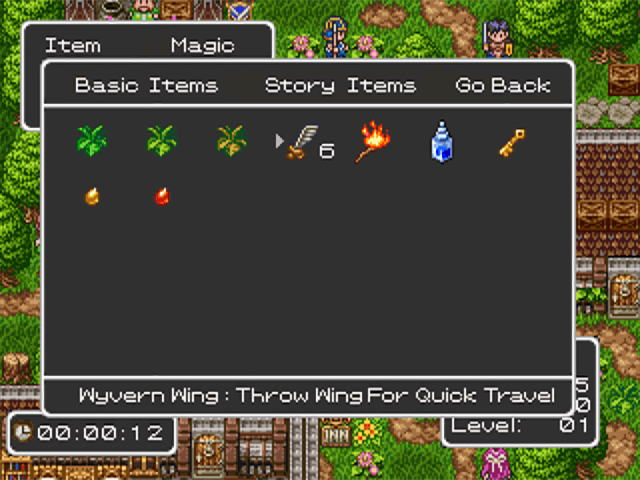Choose Go Back to exit the inventory
Viewport: 640px width, 480px height.
pyautogui.click(x=502, y=85)
